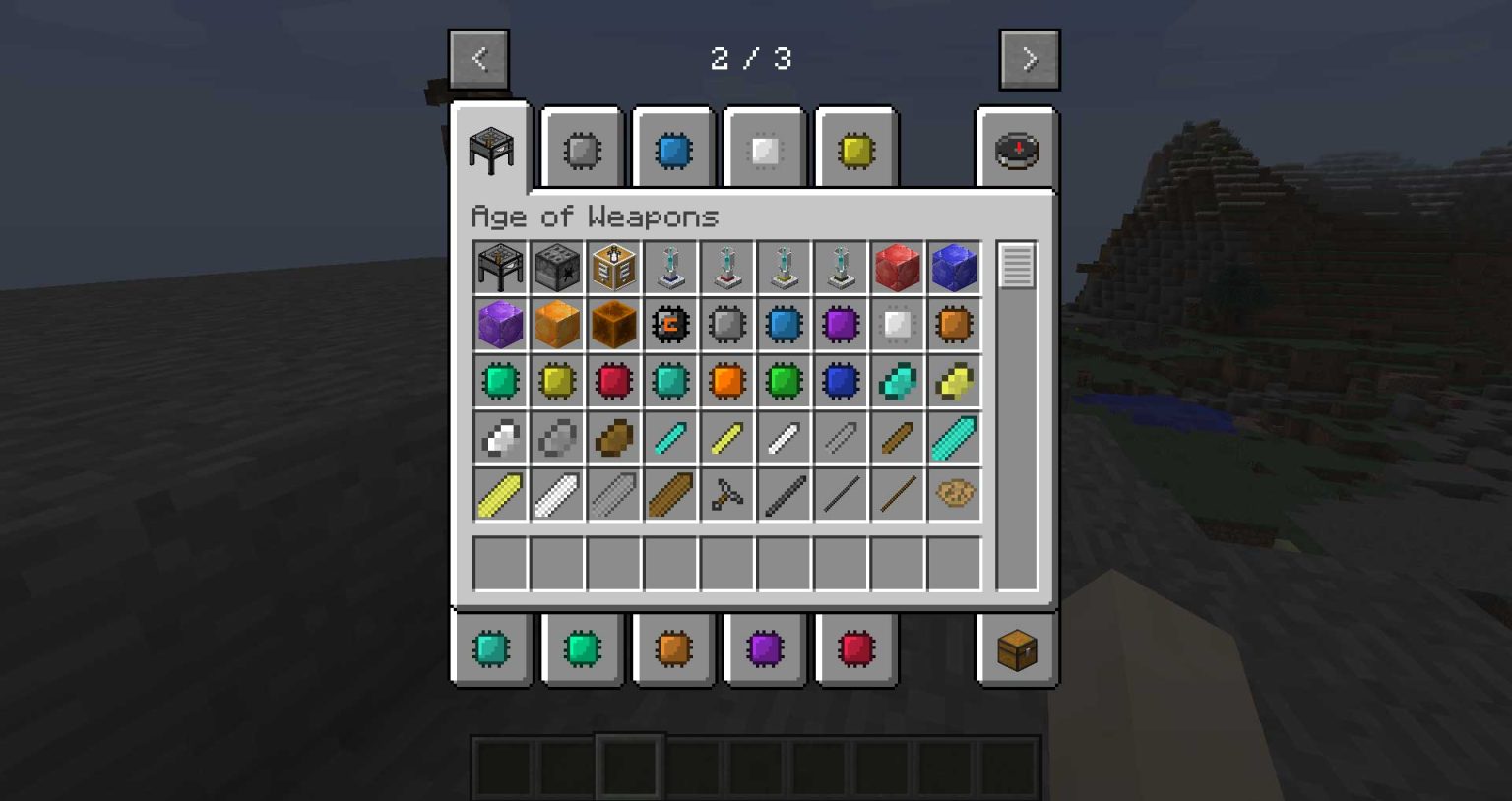This screenshot has height=801, width=1512.
Task: Go to the next creative page
Action: 1030,58
